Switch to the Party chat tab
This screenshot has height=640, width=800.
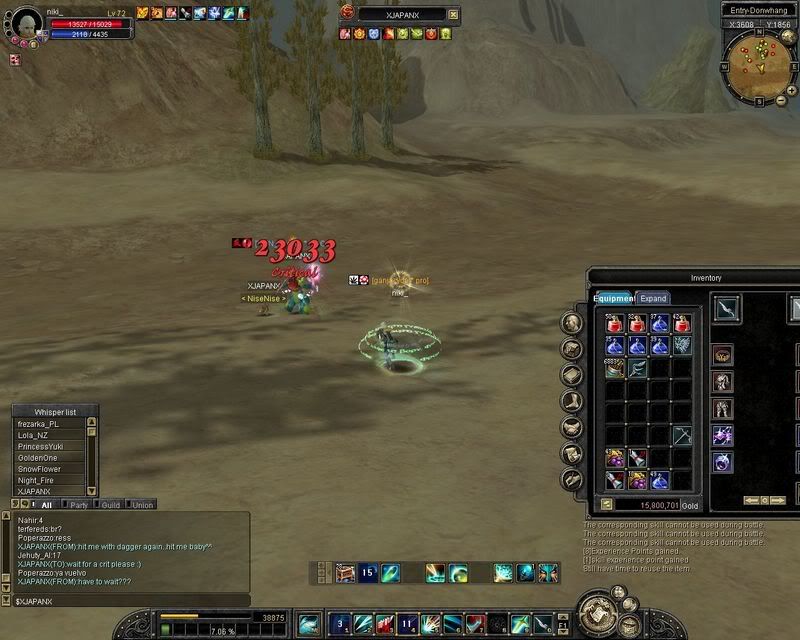tap(79, 505)
